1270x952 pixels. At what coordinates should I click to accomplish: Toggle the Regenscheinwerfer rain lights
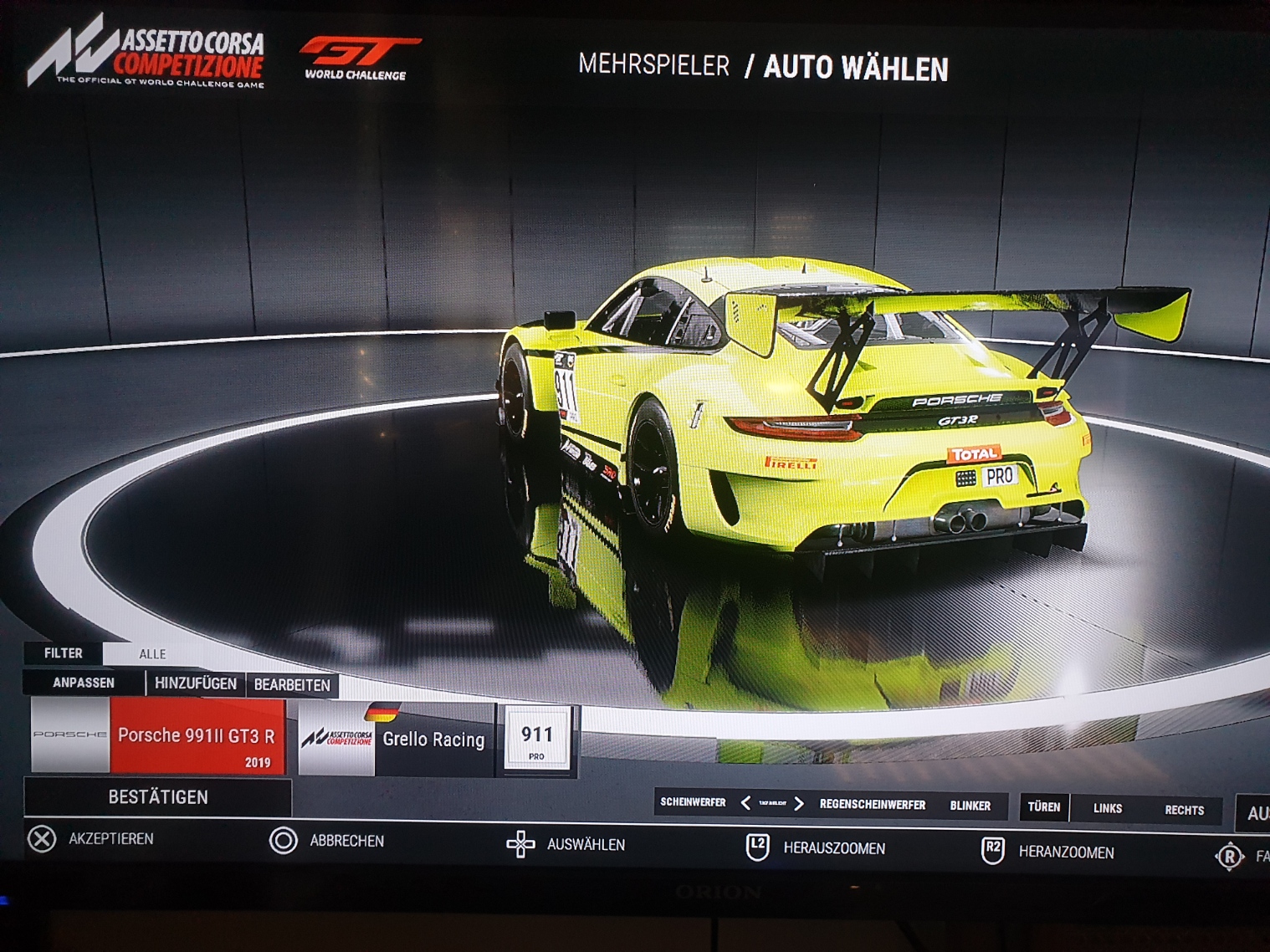(873, 805)
